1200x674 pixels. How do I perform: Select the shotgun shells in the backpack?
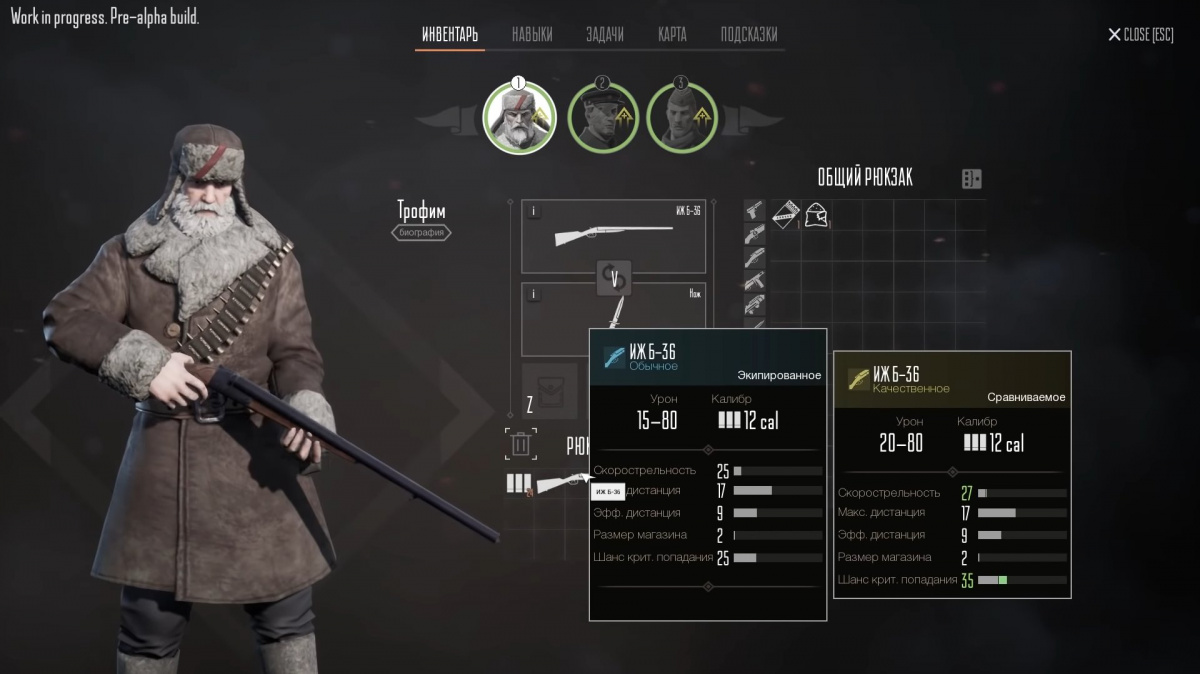(518, 484)
